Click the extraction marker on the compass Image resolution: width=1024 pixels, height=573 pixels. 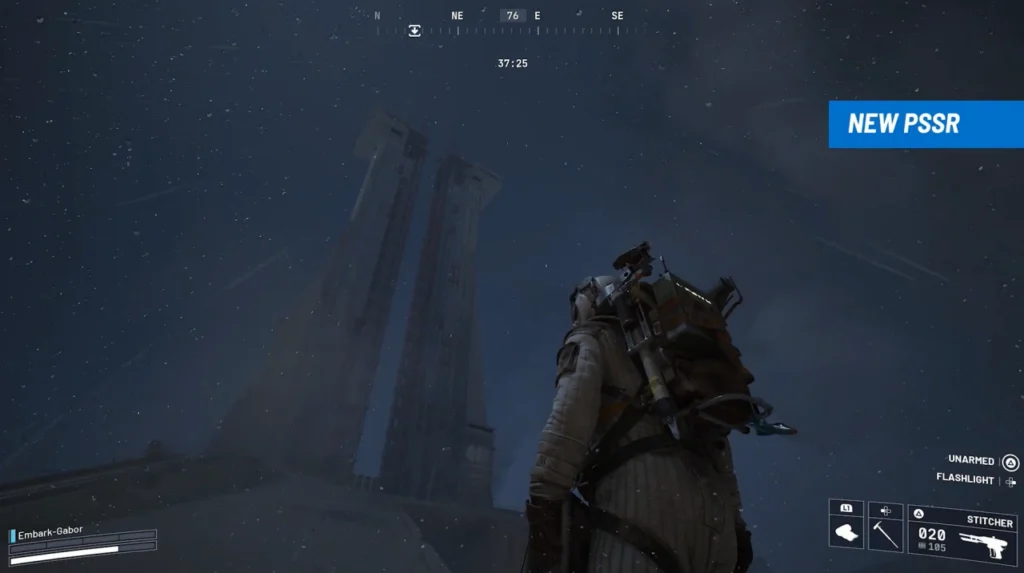[414, 31]
